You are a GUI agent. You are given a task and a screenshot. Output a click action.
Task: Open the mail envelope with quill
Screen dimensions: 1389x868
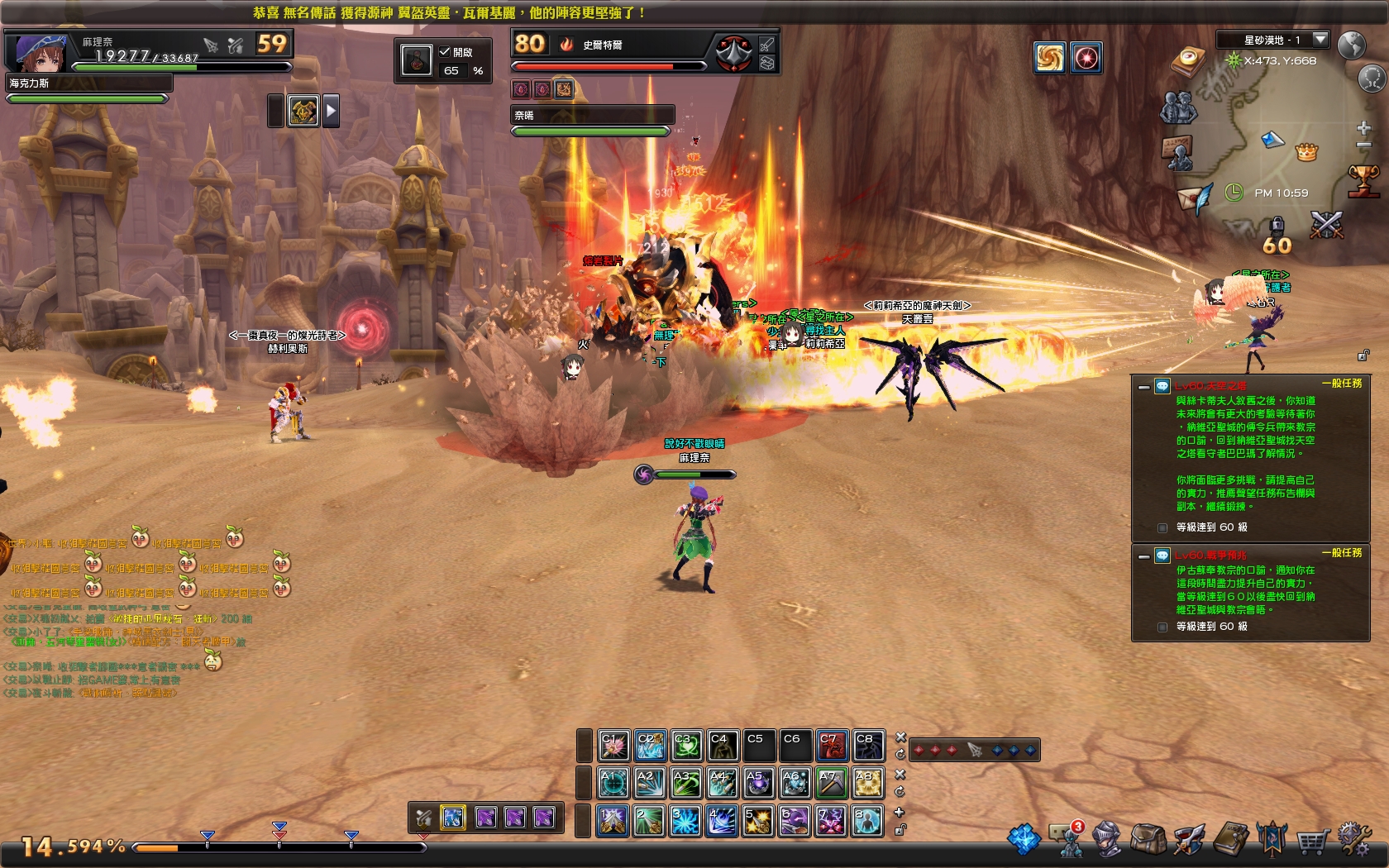(1195, 198)
